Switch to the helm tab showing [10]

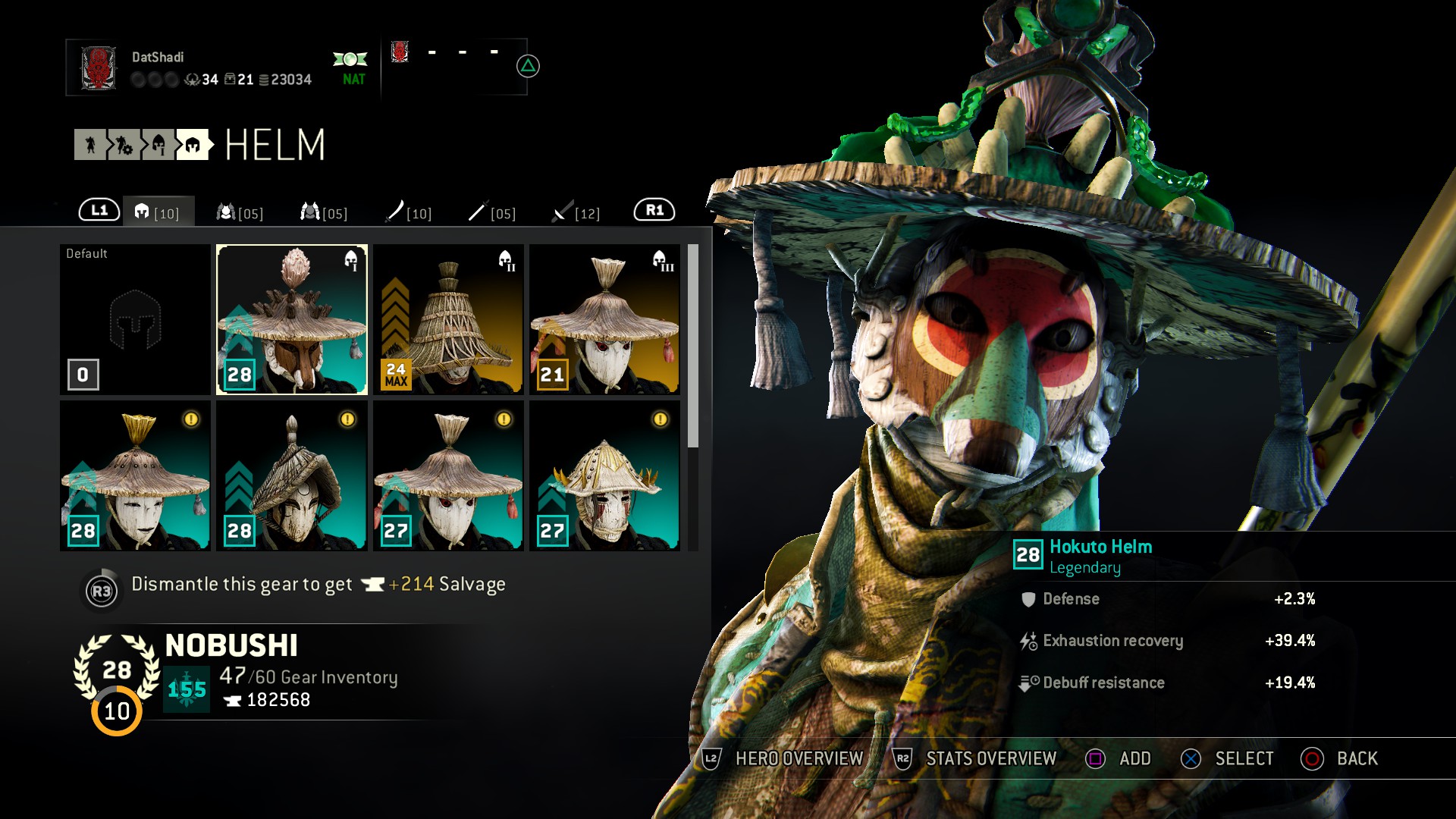(x=158, y=212)
